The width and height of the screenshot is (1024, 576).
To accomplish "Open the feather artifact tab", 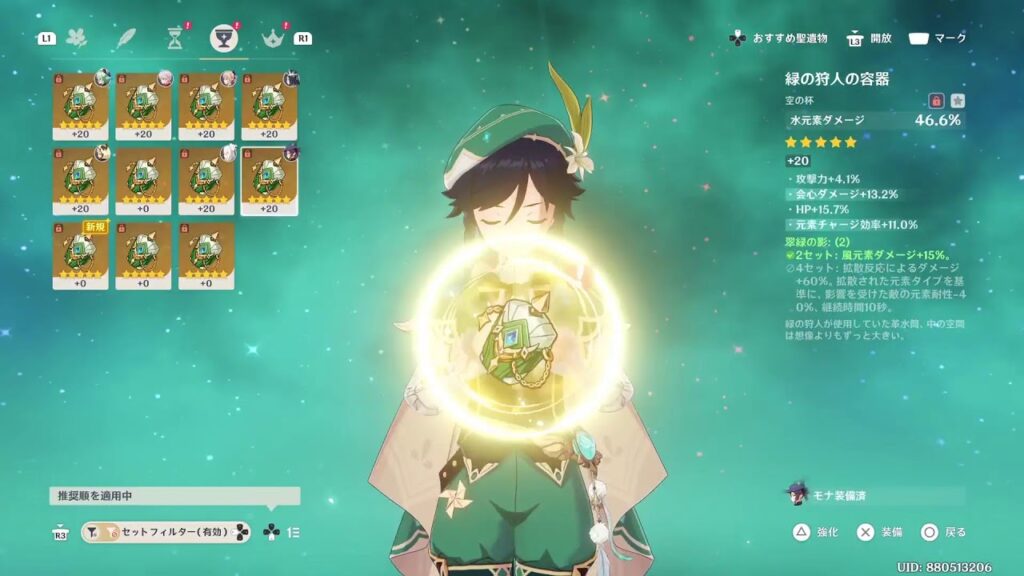I will (126, 39).
